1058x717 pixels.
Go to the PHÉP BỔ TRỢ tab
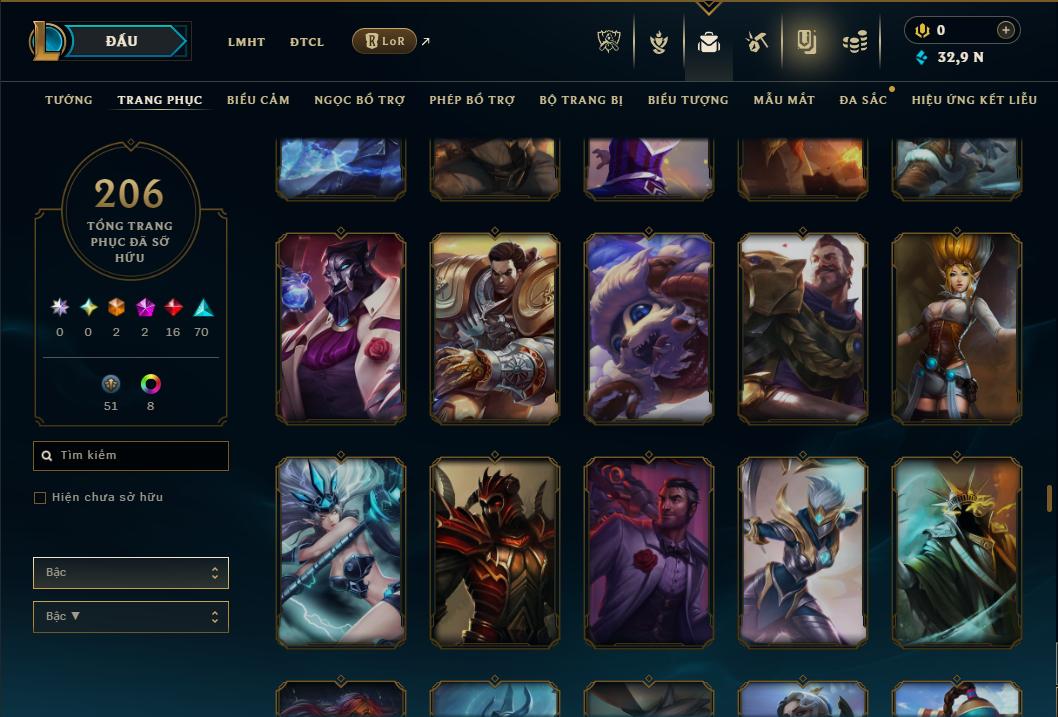pyautogui.click(x=472, y=100)
